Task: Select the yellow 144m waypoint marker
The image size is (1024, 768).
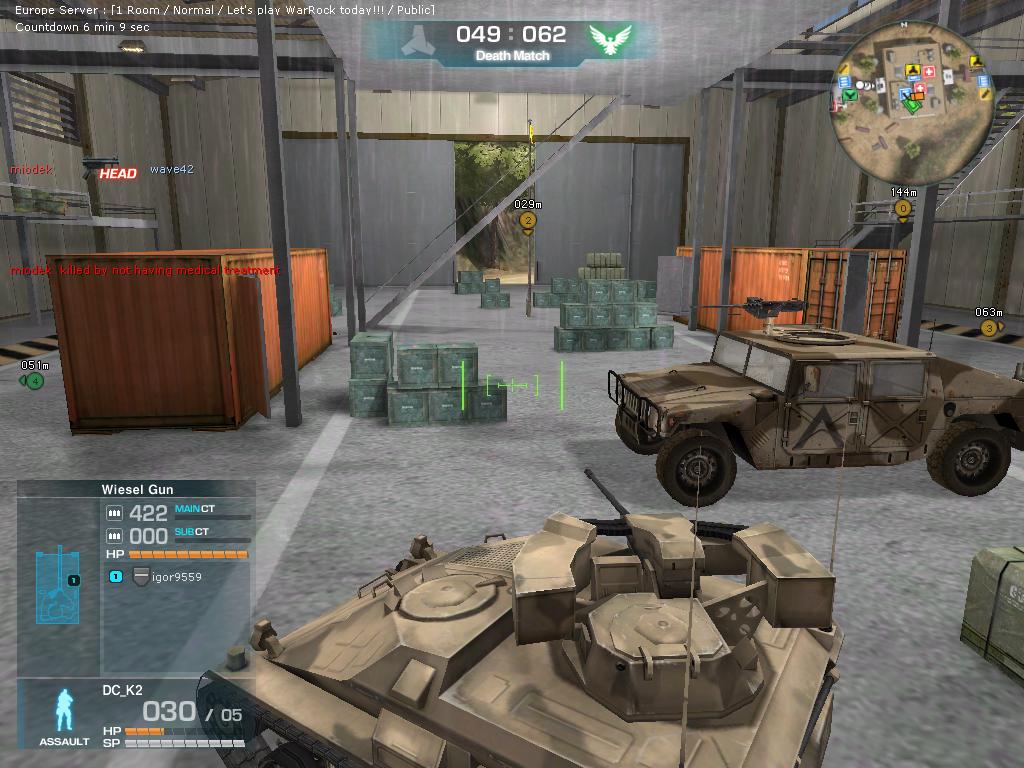Action: 903,208
